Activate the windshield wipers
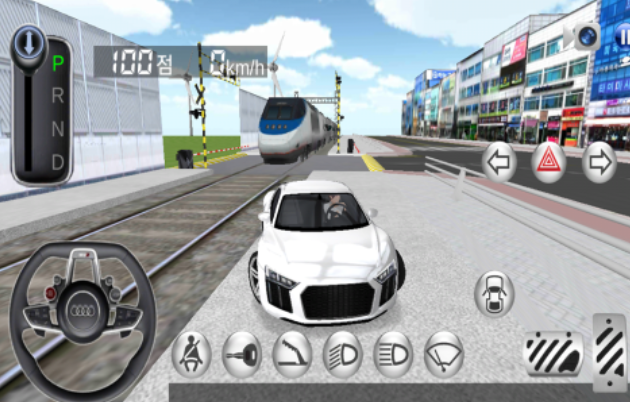Image resolution: width=630 pixels, height=402 pixels. coord(444,354)
